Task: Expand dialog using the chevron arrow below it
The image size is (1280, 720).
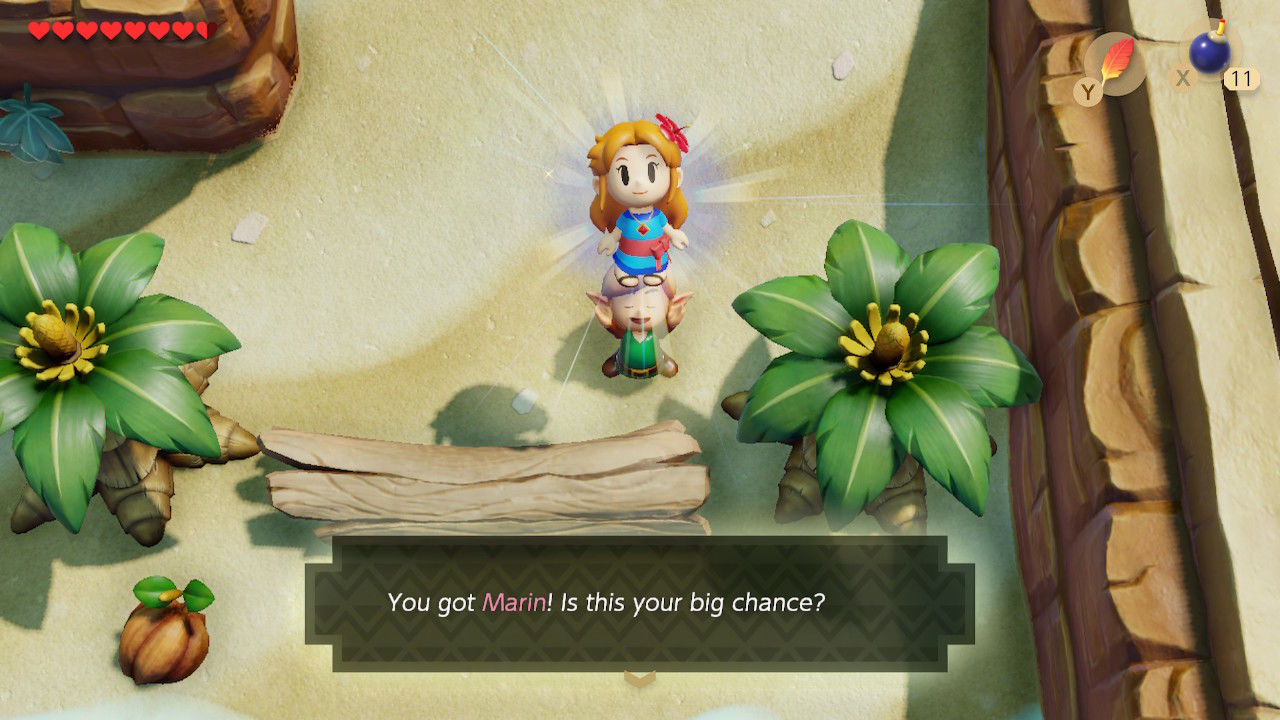Action: pyautogui.click(x=640, y=676)
